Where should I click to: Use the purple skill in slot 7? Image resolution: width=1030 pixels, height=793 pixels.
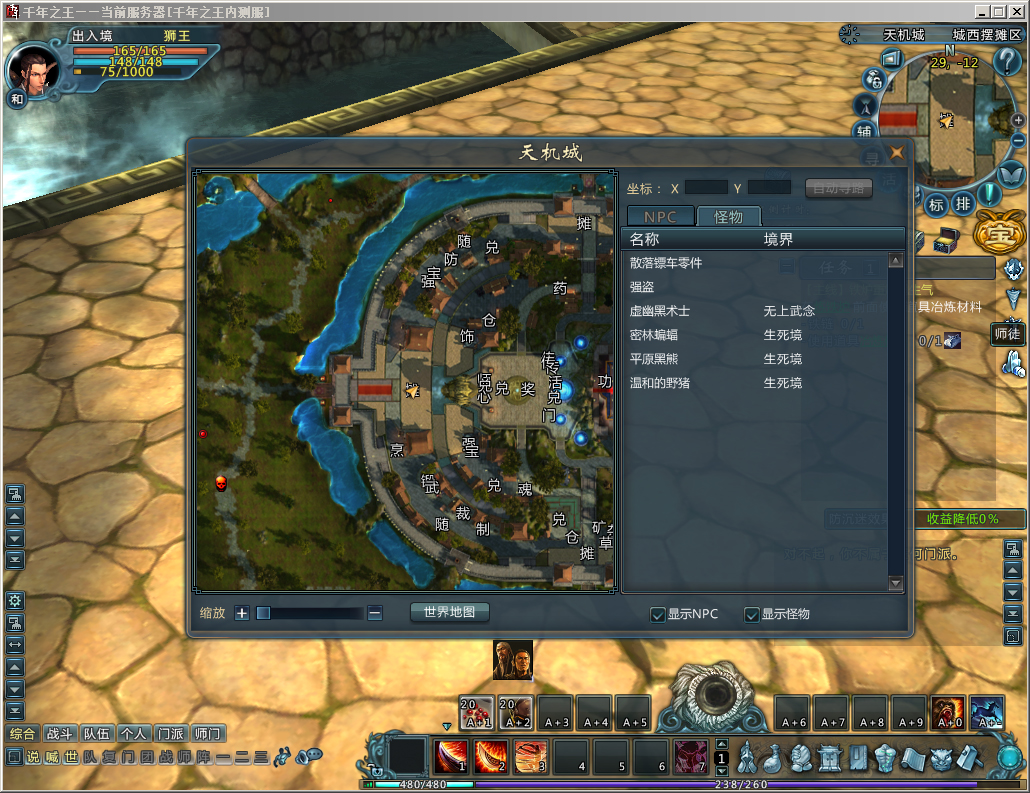[x=690, y=757]
